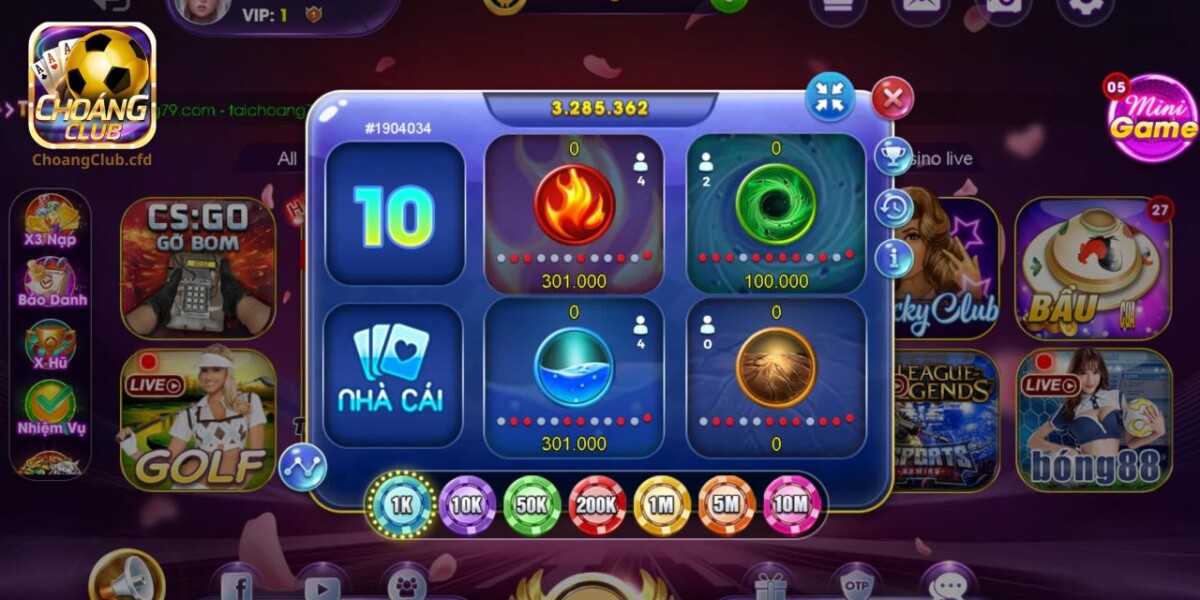This screenshot has height=600, width=1200.
Task: Show the bet history clock icon
Action: [x=892, y=208]
